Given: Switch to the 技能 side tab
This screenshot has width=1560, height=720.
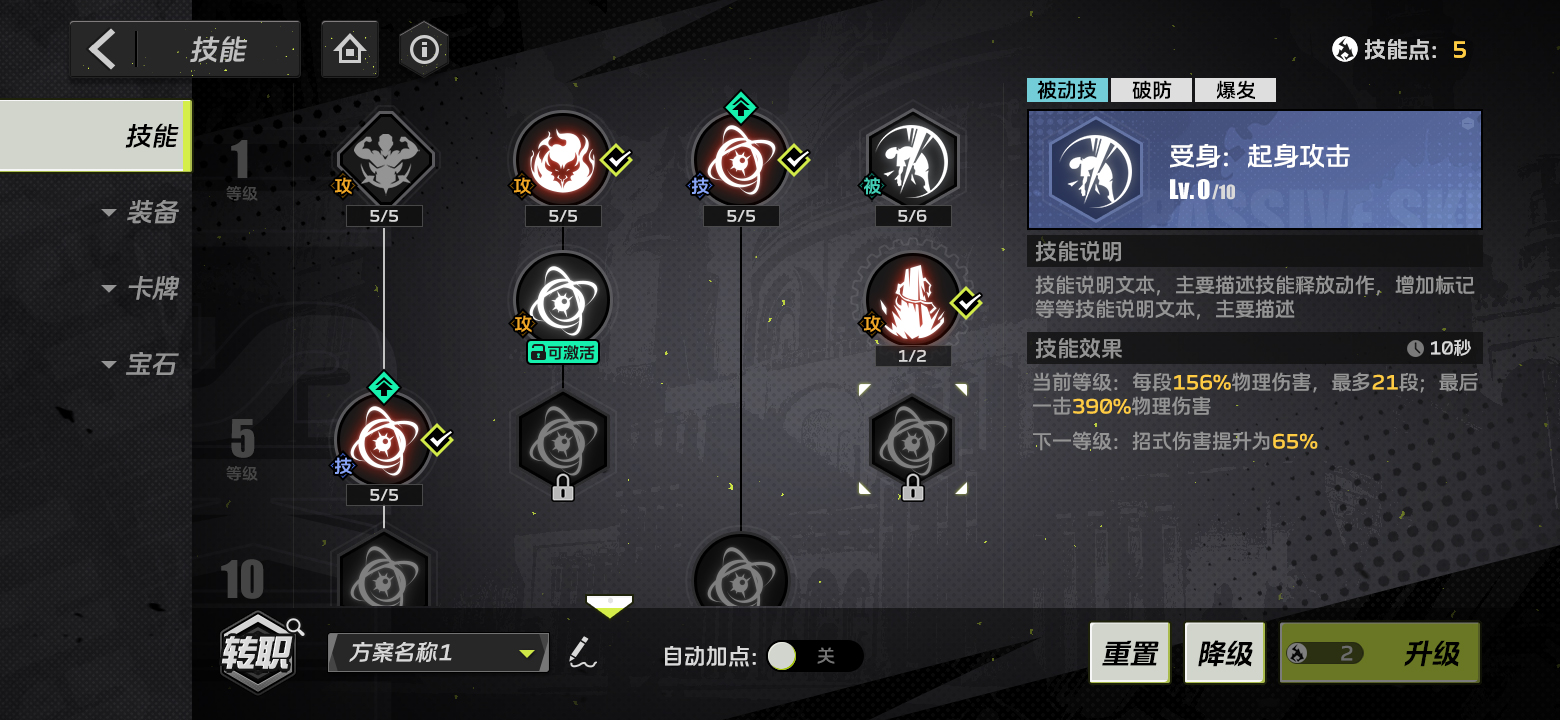Looking at the screenshot, I should click(96, 136).
